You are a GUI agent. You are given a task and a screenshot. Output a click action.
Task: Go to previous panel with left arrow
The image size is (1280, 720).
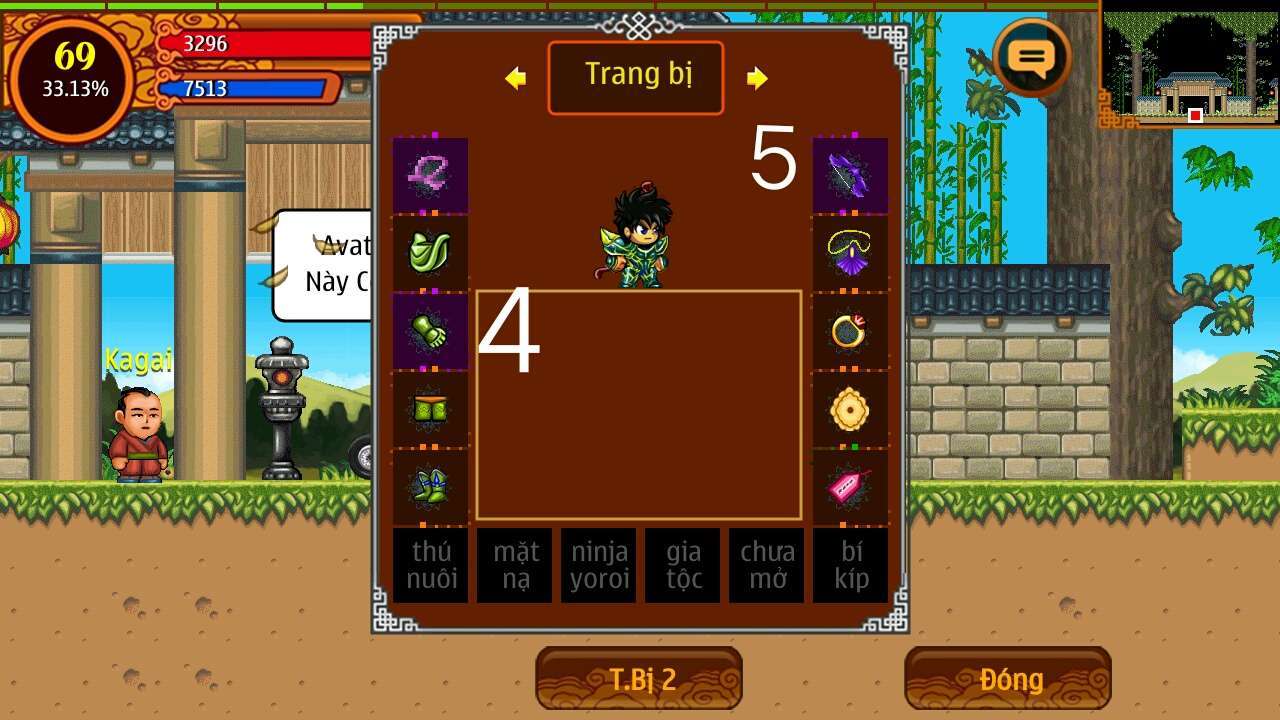516,78
